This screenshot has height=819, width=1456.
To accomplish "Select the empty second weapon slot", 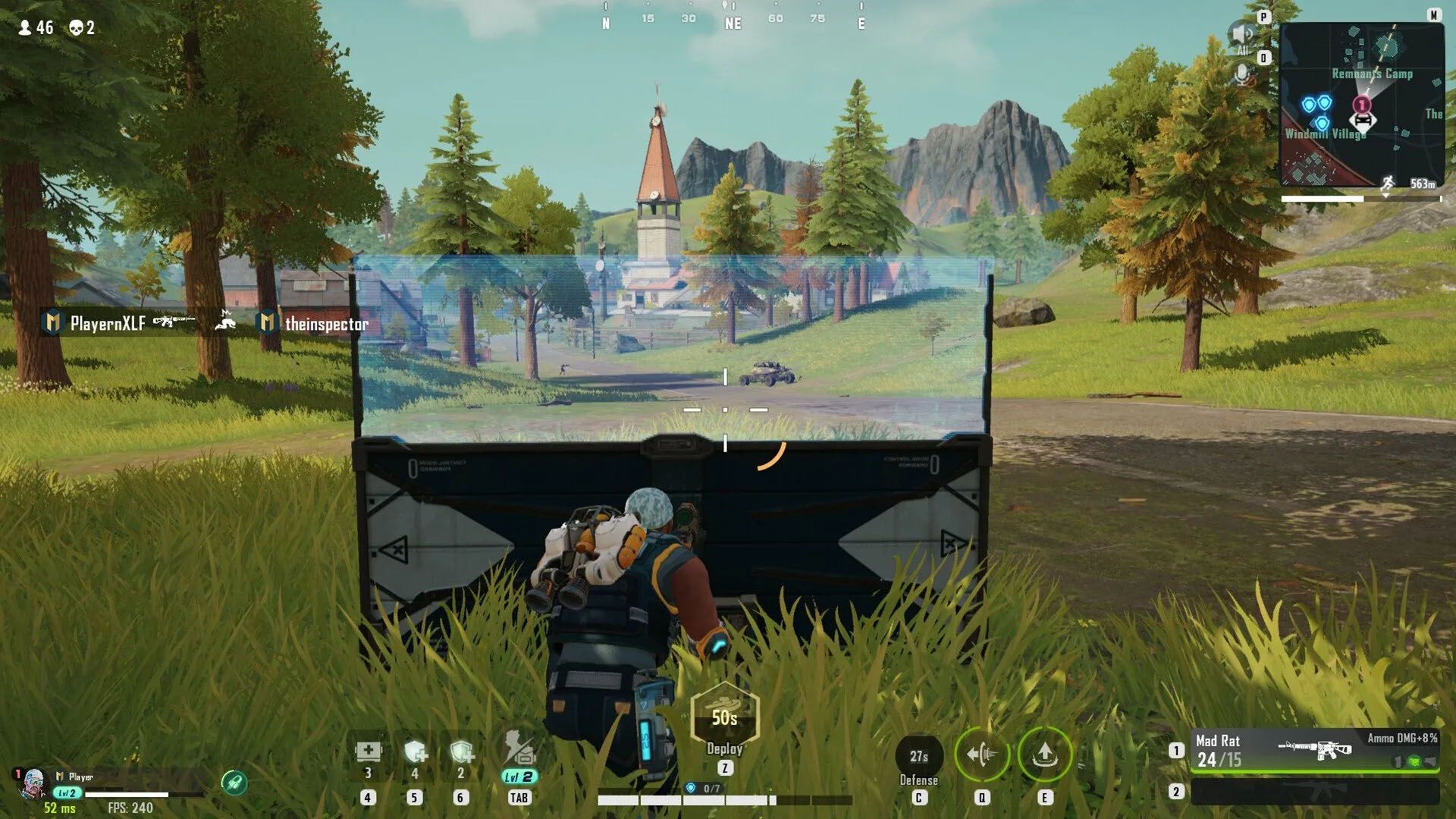I will 1314,792.
